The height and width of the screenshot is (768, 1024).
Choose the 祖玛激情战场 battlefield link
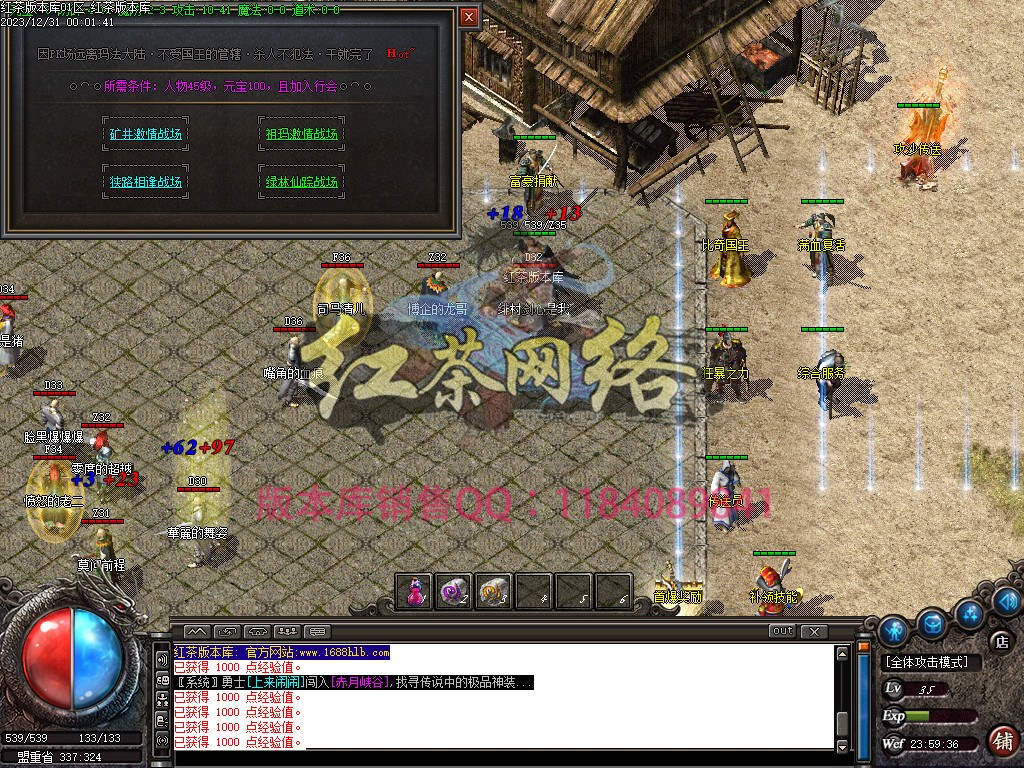click(x=301, y=134)
